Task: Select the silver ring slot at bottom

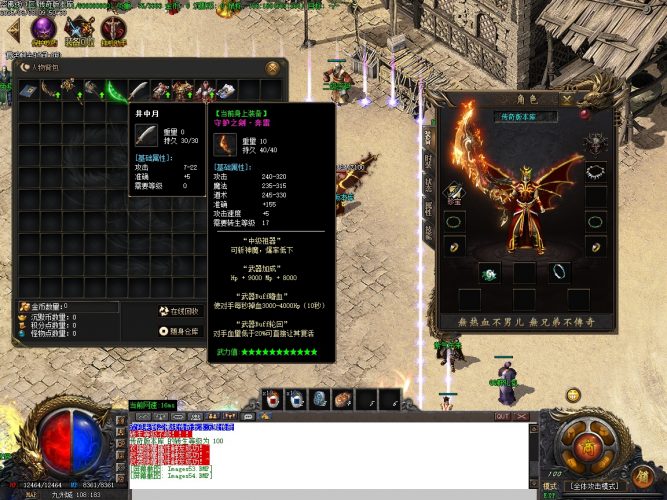Action: (x=558, y=271)
